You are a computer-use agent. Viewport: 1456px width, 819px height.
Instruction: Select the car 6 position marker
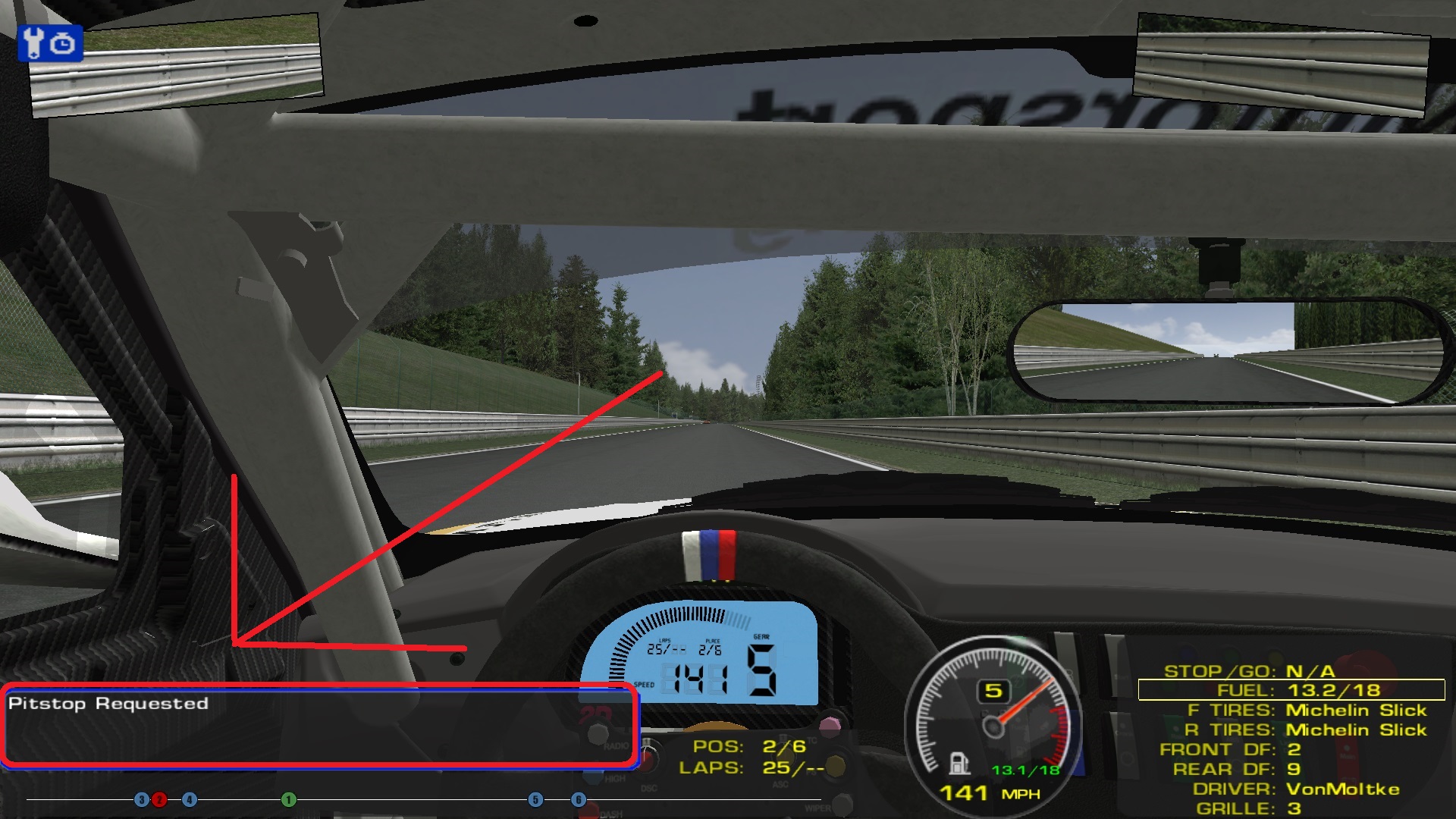579,799
